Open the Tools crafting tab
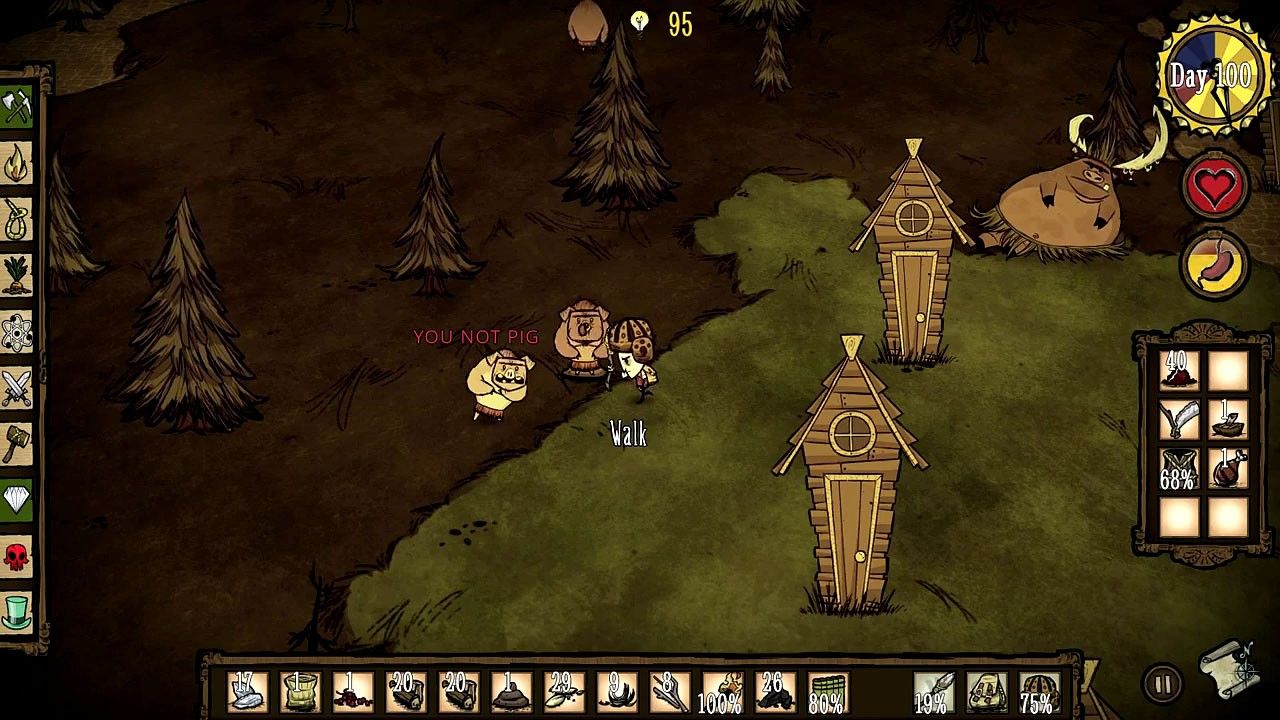Image resolution: width=1280 pixels, height=720 pixels. tap(17, 106)
